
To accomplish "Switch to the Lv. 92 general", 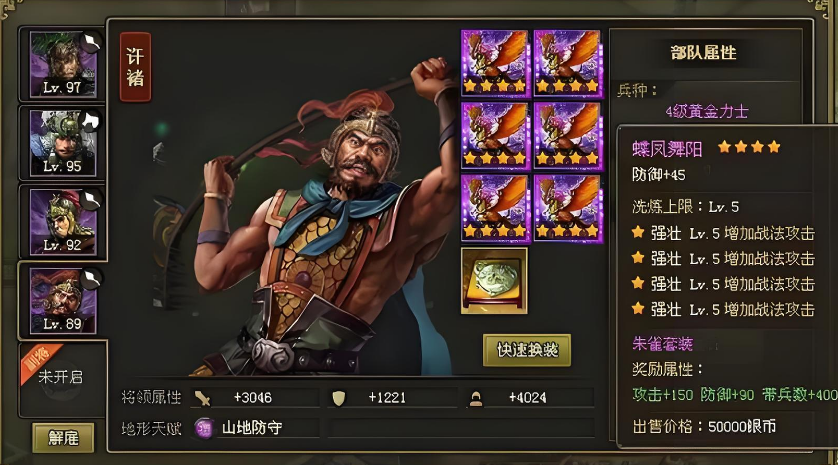I will tap(62, 219).
